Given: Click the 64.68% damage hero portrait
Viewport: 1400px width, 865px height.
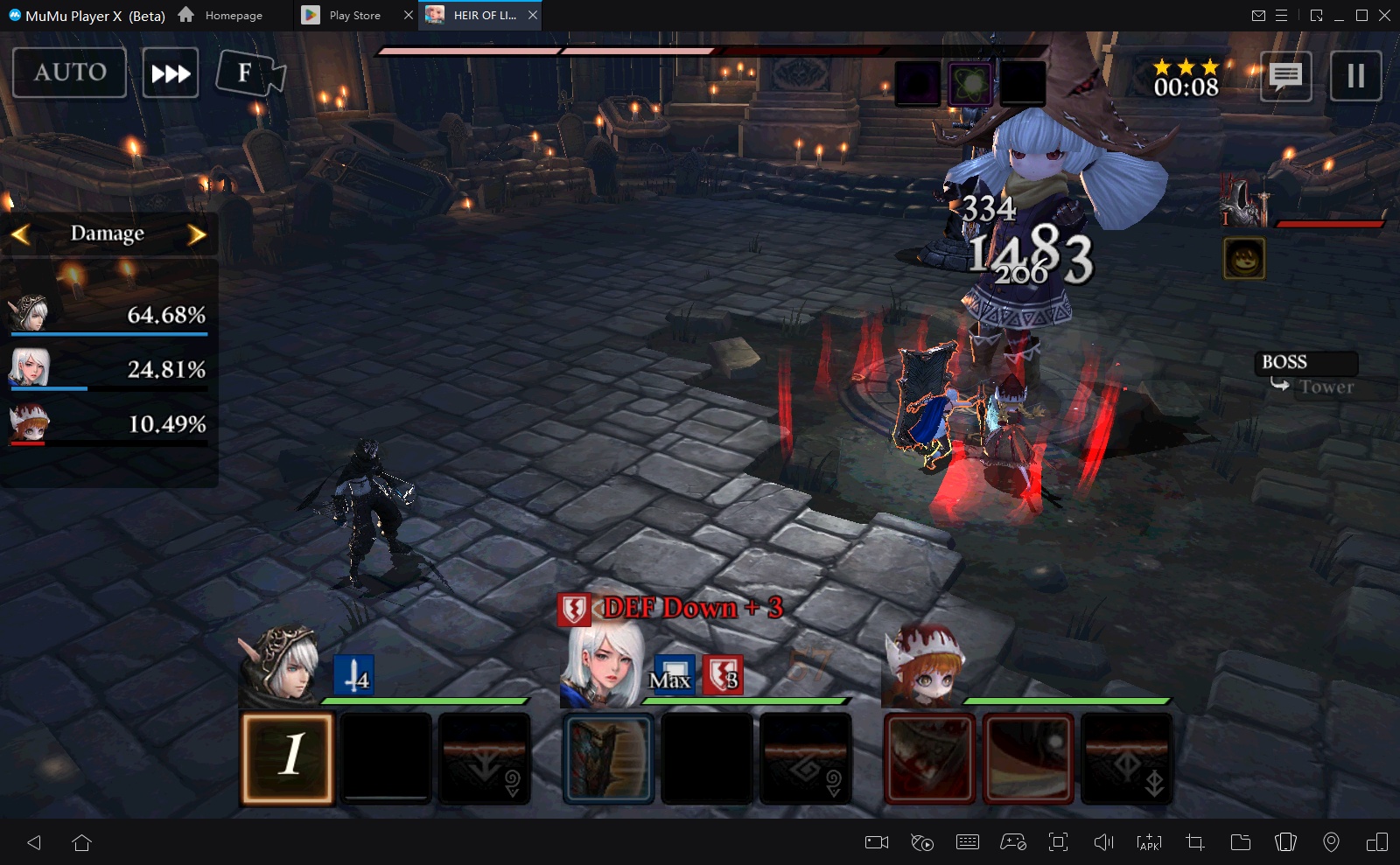Looking at the screenshot, I should click(x=33, y=315).
